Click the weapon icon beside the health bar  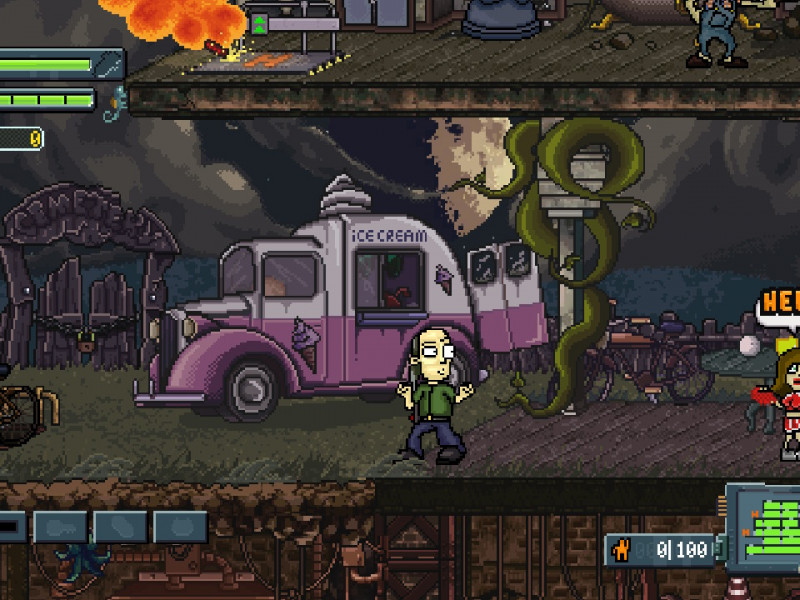point(110,66)
